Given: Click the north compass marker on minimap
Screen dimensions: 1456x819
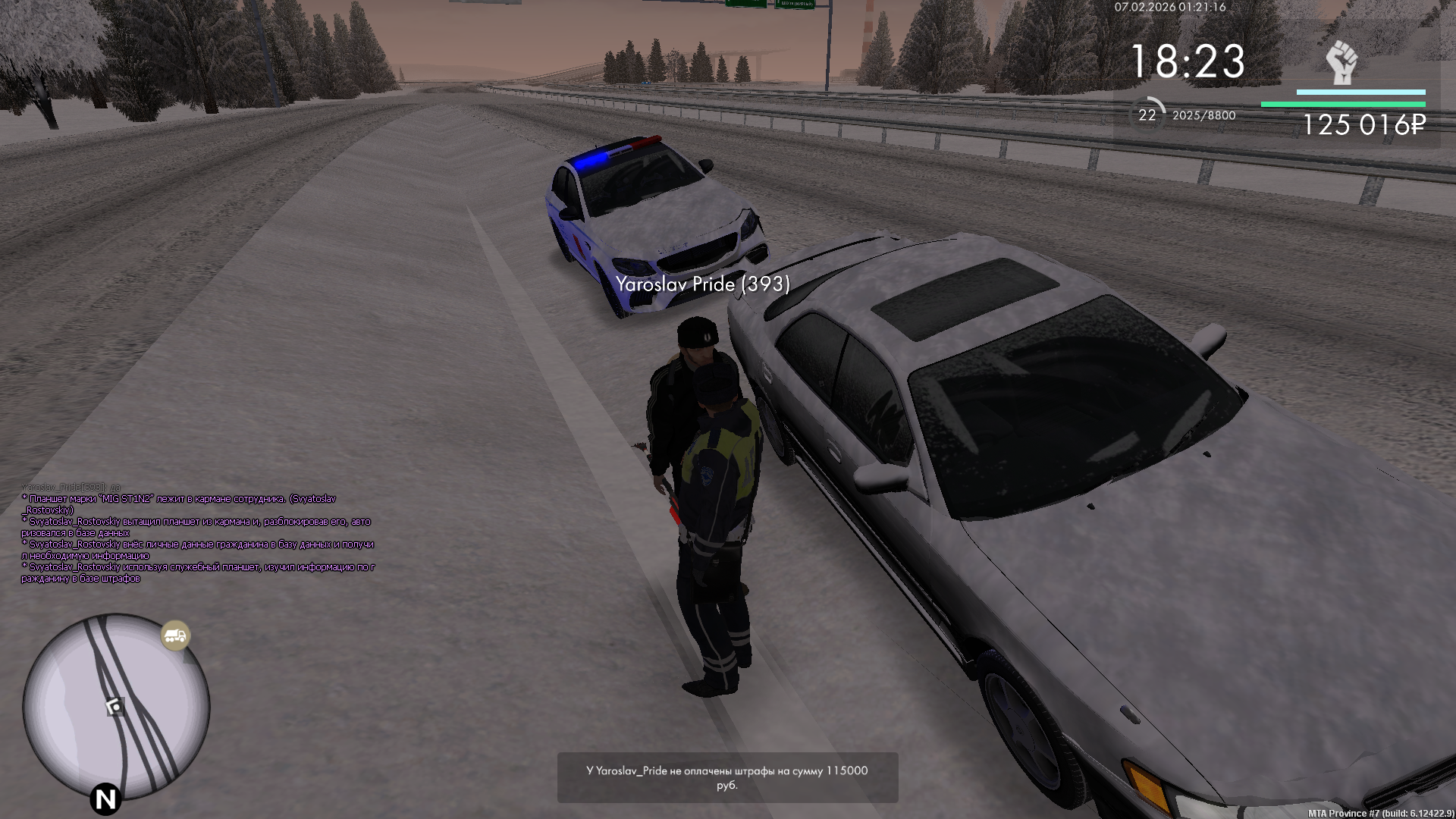Looking at the screenshot, I should (105, 799).
